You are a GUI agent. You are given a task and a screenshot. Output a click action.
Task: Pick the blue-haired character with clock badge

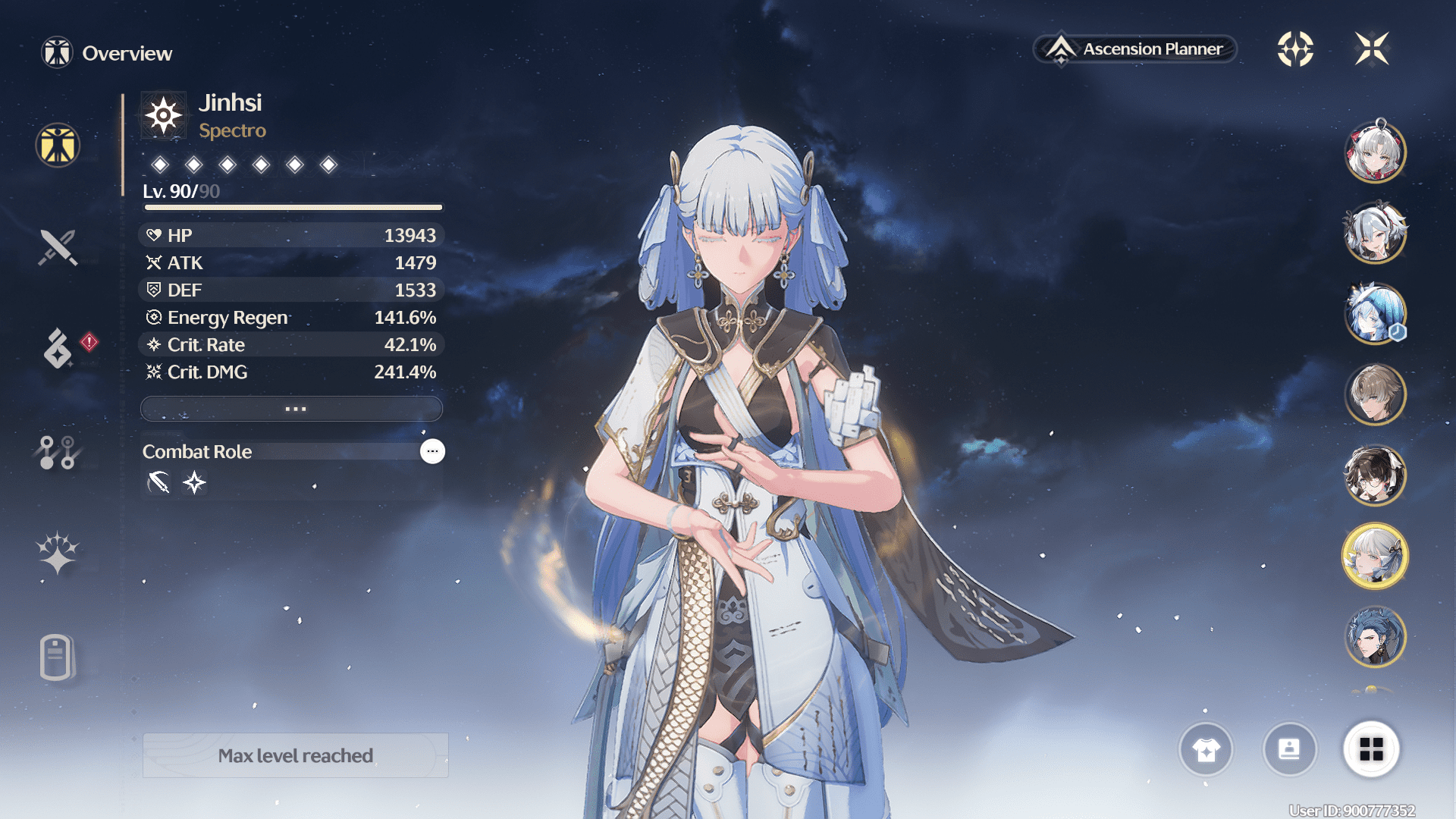click(1375, 313)
